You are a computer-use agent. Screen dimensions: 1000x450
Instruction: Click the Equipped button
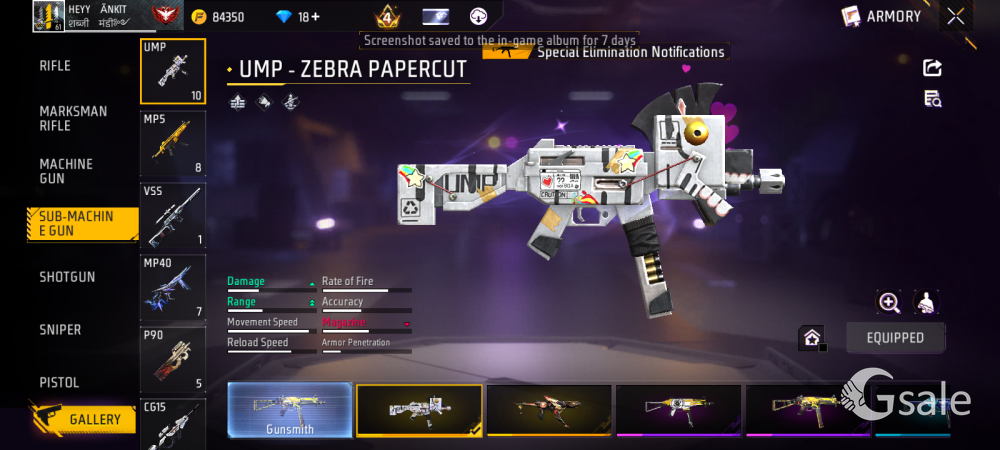(895, 338)
